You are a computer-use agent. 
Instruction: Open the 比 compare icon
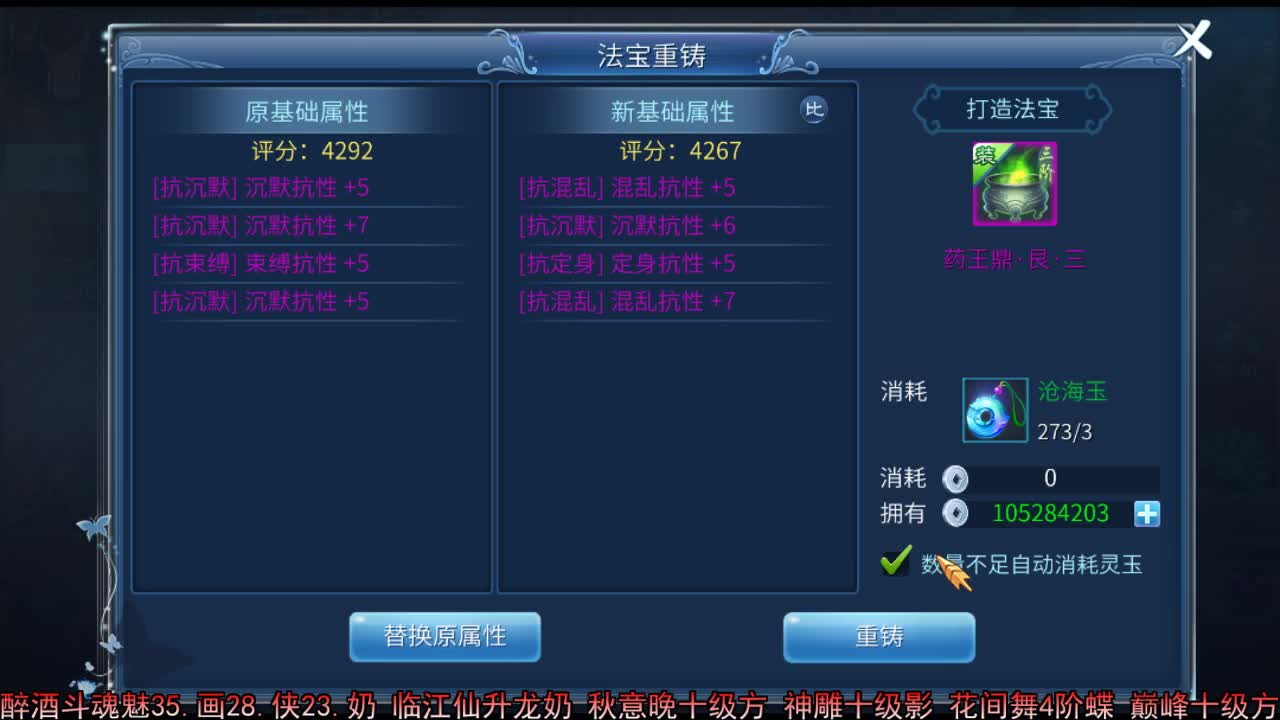coord(815,111)
